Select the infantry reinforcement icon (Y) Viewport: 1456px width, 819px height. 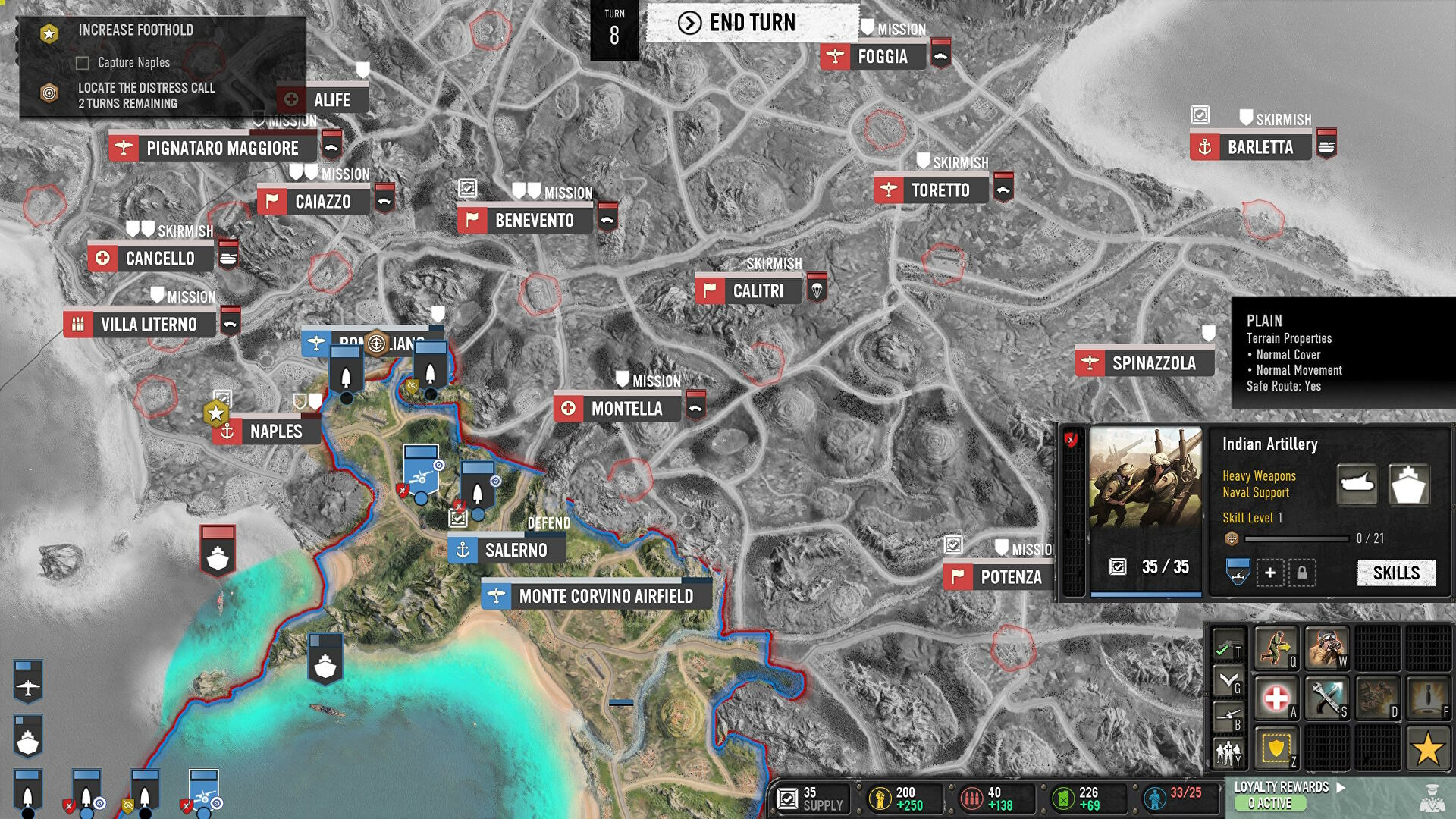tap(1228, 753)
